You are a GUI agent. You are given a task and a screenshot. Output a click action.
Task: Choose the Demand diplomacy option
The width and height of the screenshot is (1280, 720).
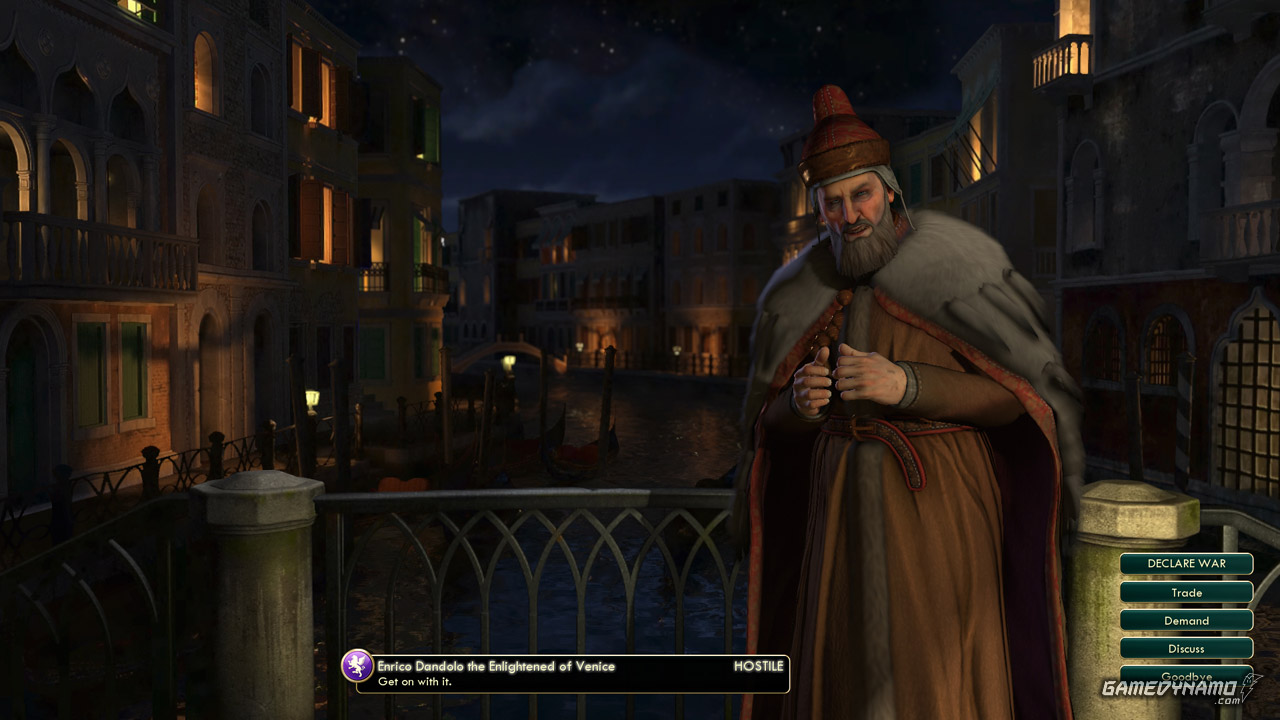click(x=1186, y=620)
